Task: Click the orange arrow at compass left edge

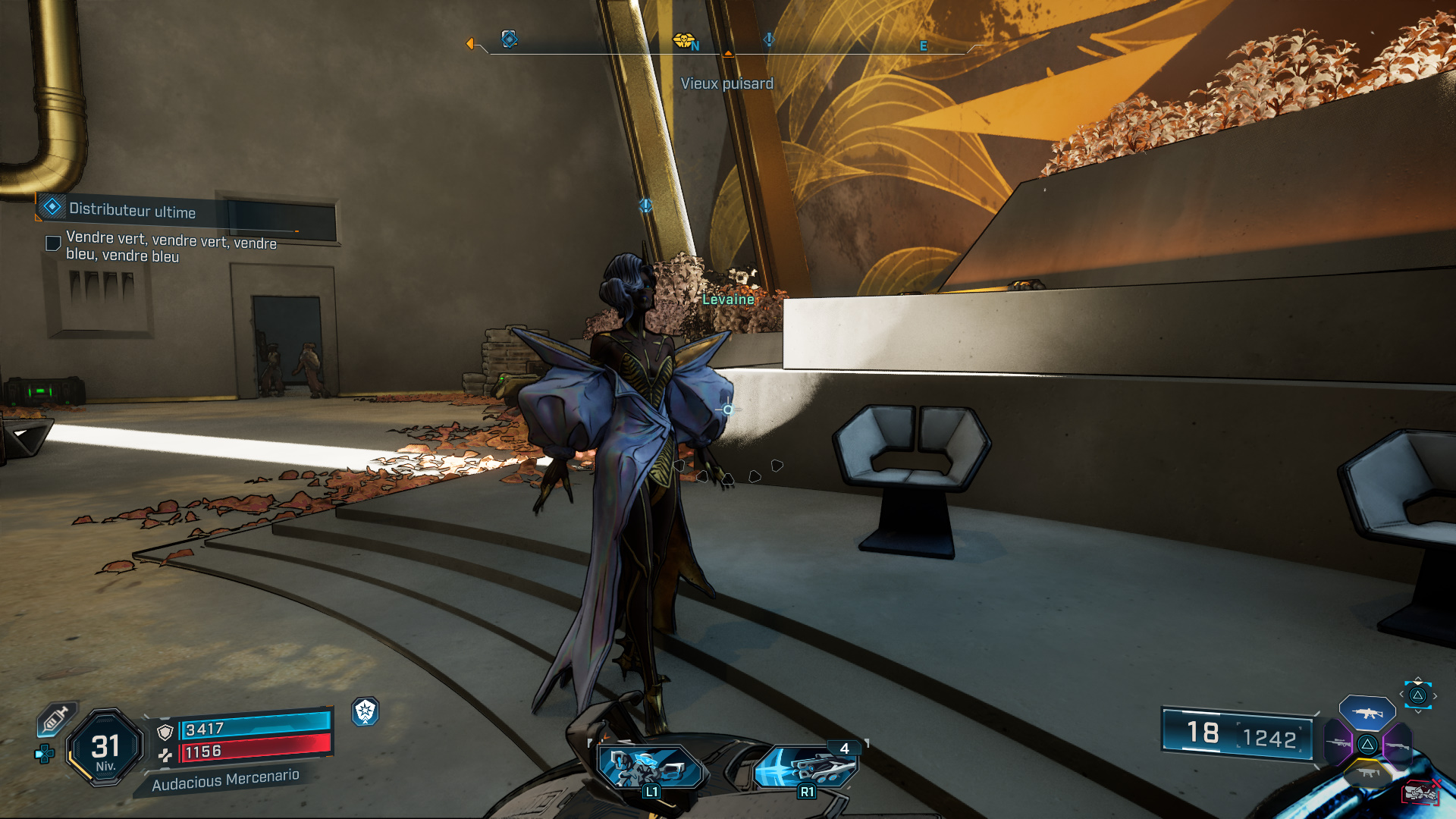Action: click(x=470, y=44)
